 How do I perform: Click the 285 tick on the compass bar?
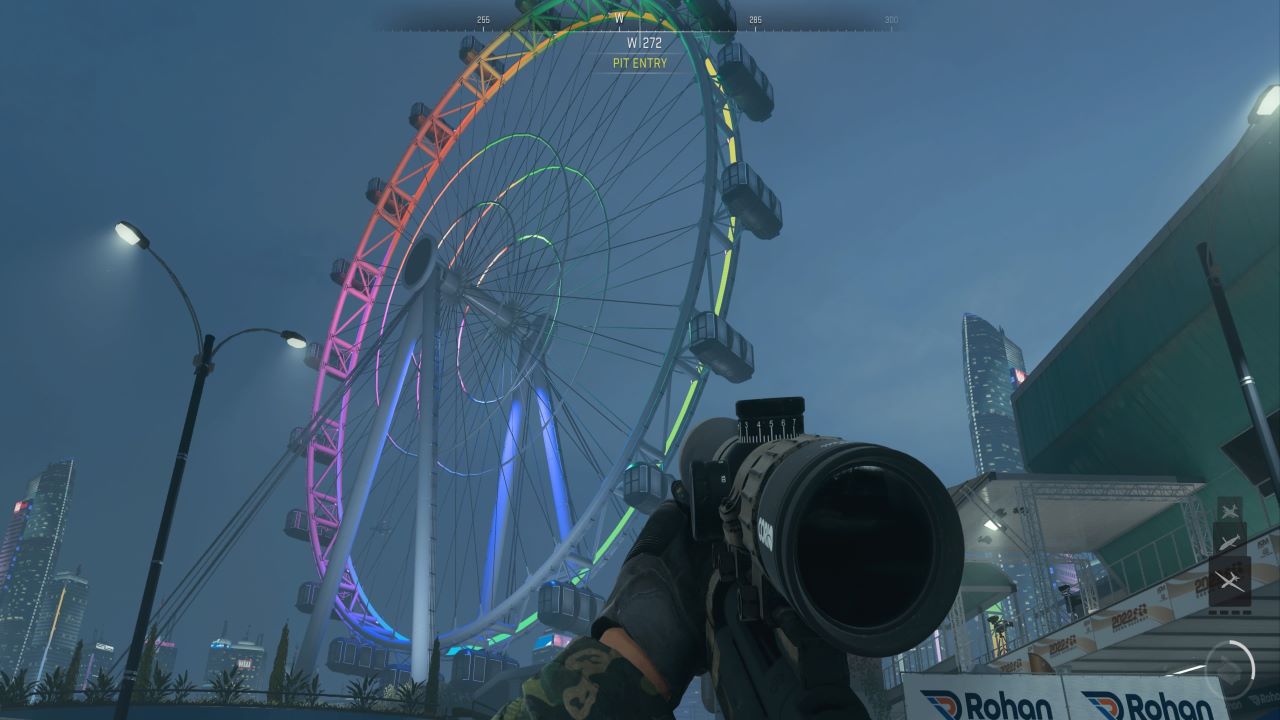(755, 18)
